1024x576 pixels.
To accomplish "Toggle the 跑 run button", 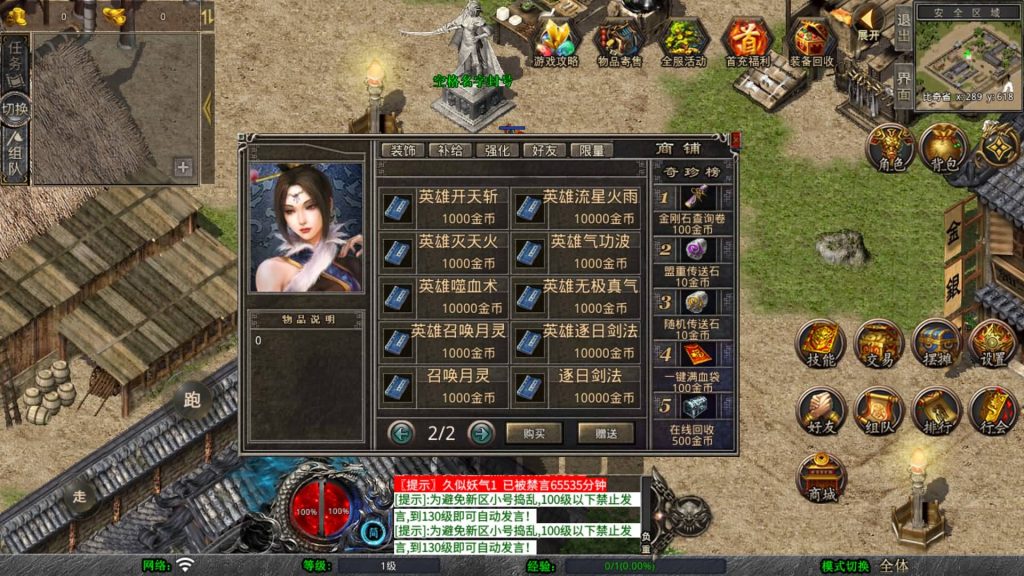I will [192, 402].
